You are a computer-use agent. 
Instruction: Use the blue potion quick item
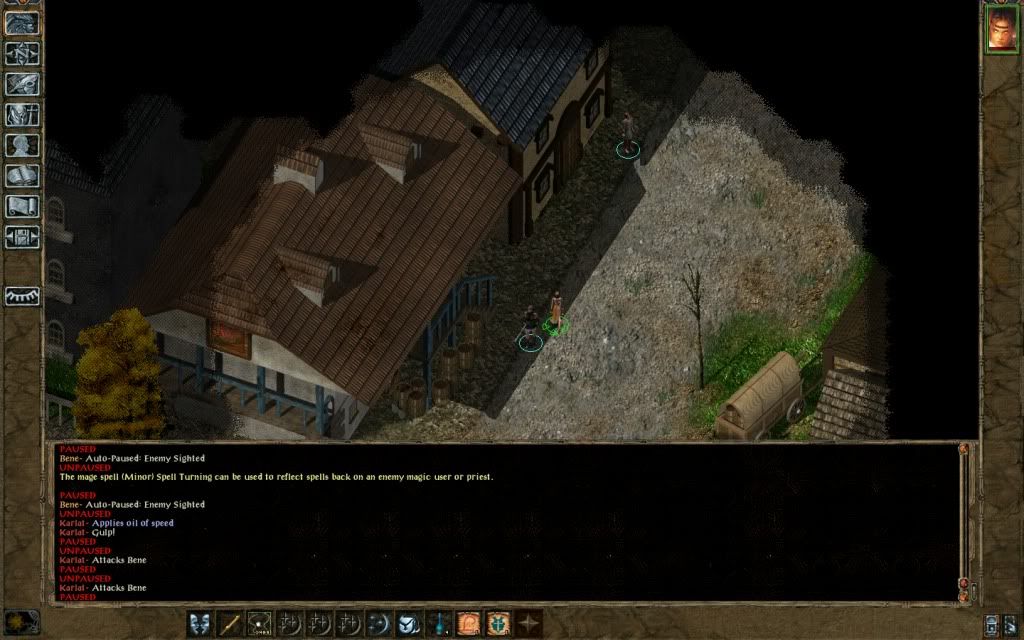pos(438,622)
